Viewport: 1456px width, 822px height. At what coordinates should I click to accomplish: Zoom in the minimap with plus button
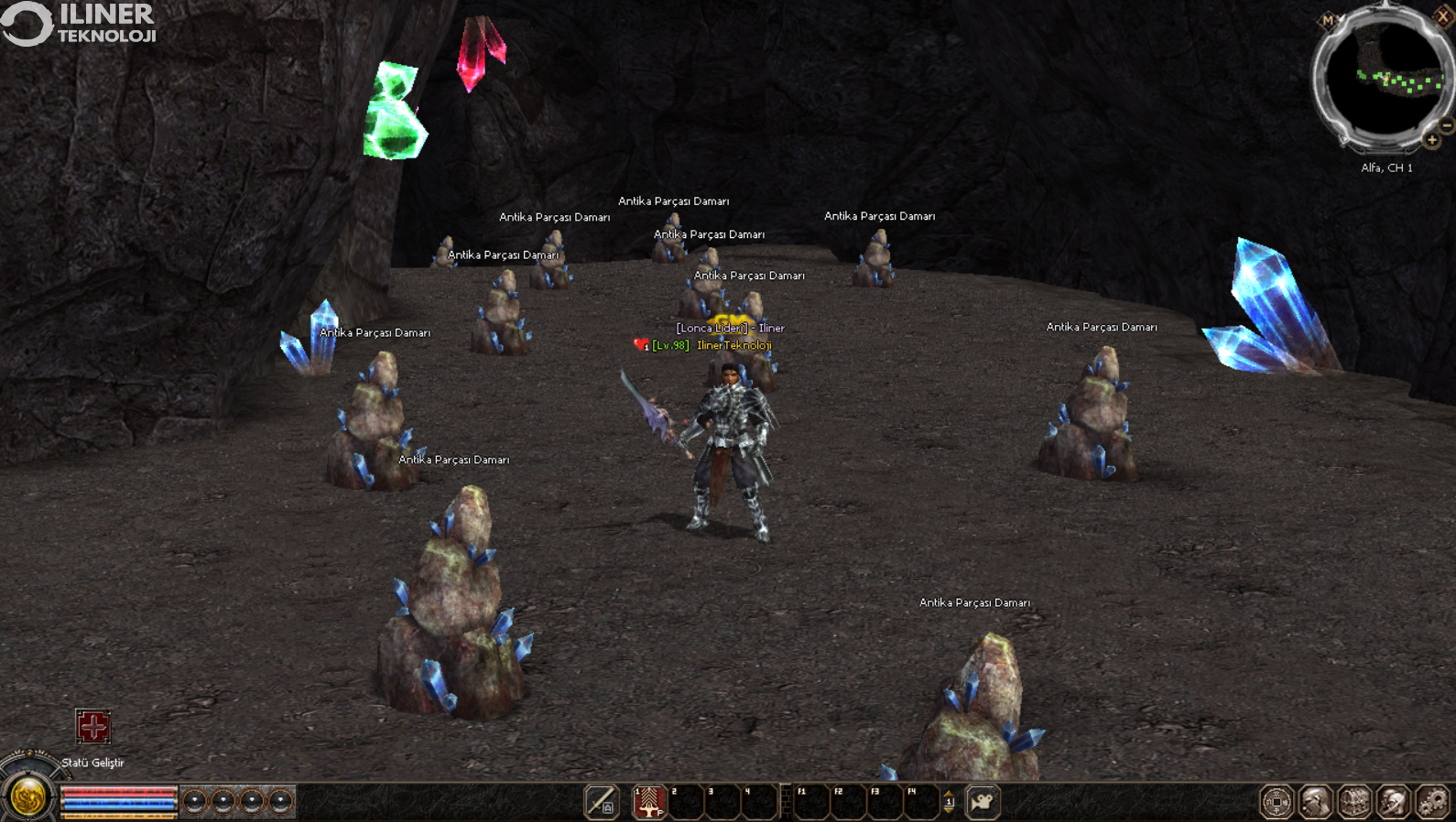coord(1432,140)
